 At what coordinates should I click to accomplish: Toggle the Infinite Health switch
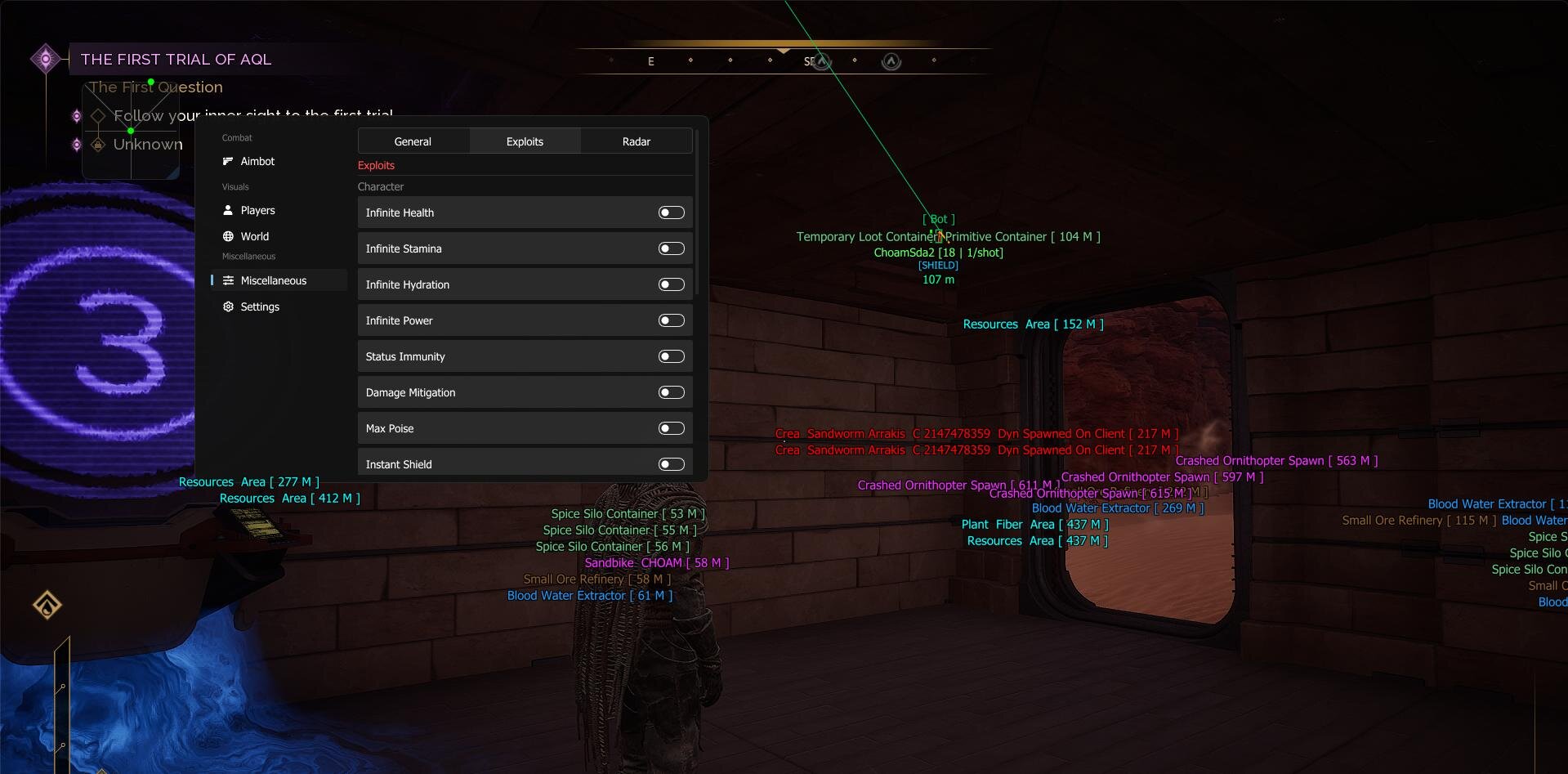point(671,213)
